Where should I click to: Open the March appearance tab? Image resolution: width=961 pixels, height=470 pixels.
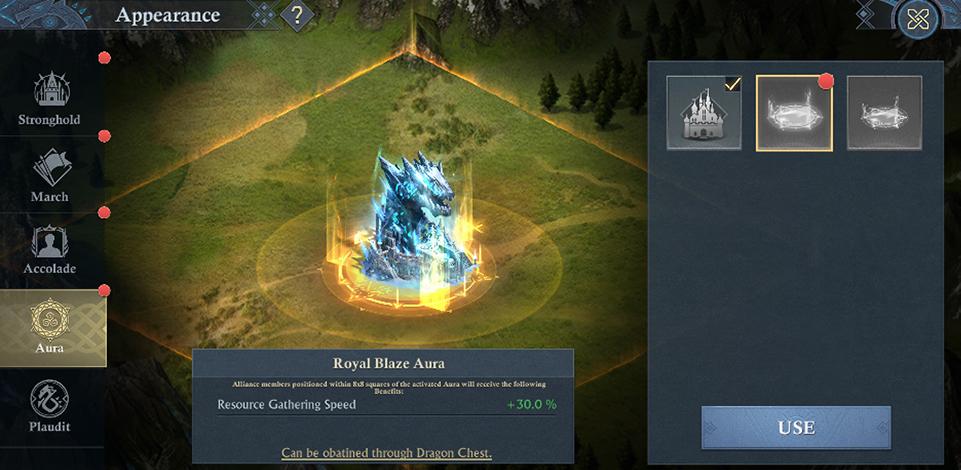tap(50, 175)
